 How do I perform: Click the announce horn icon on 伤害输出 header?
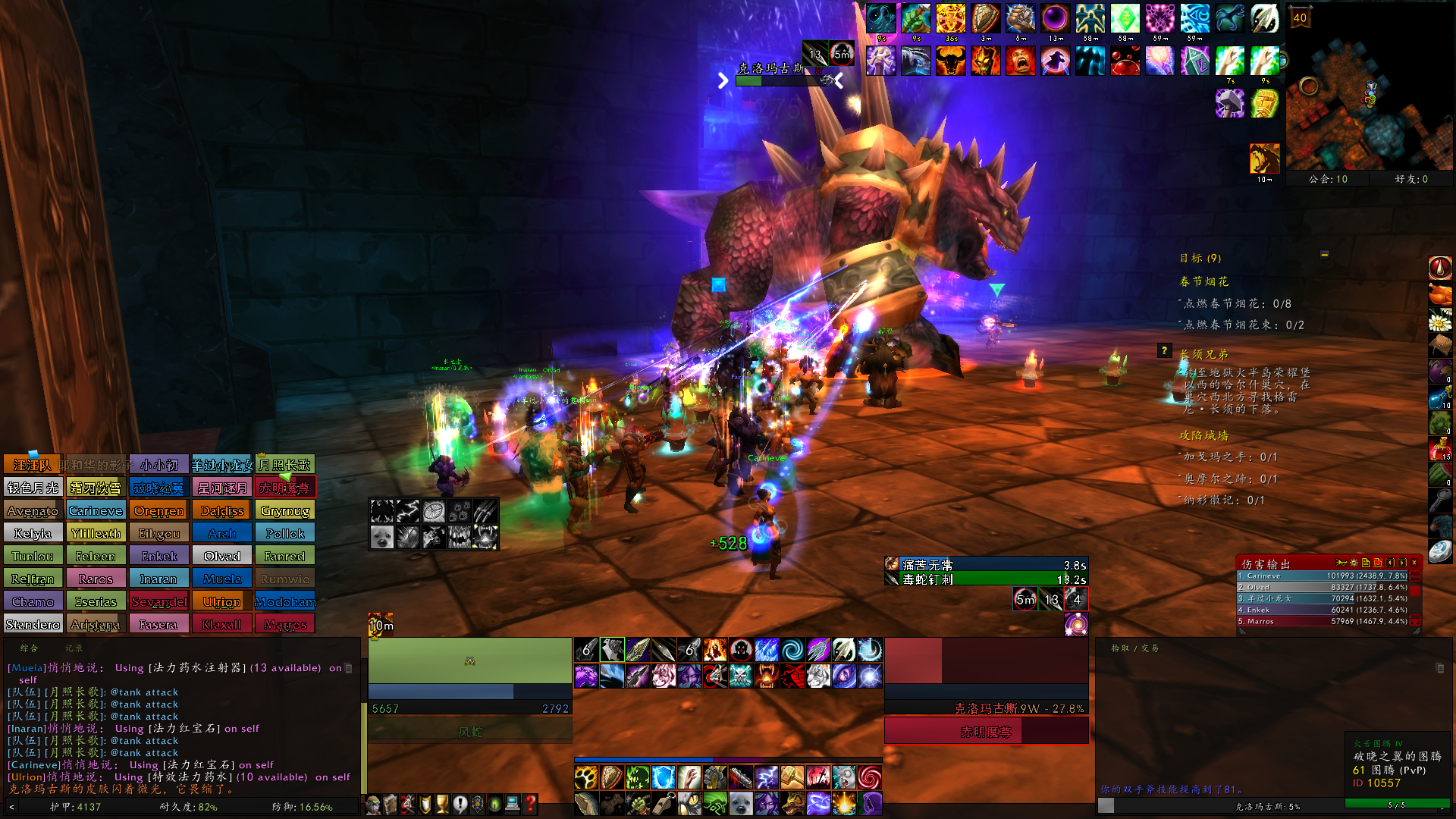point(1341,563)
